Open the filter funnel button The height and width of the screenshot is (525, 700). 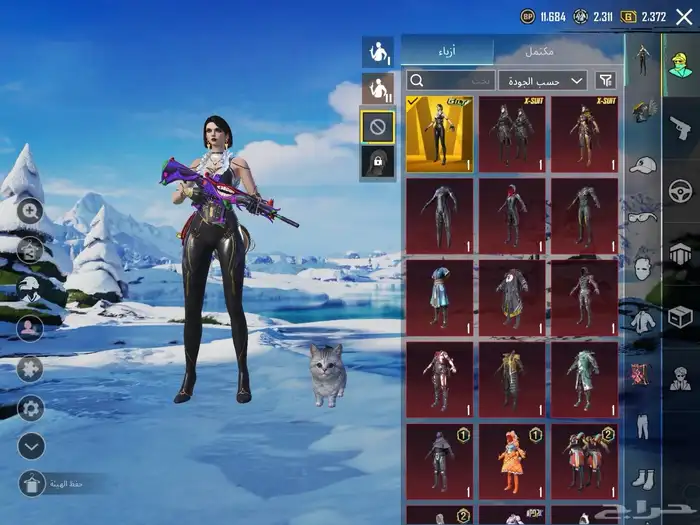pyautogui.click(x=605, y=80)
